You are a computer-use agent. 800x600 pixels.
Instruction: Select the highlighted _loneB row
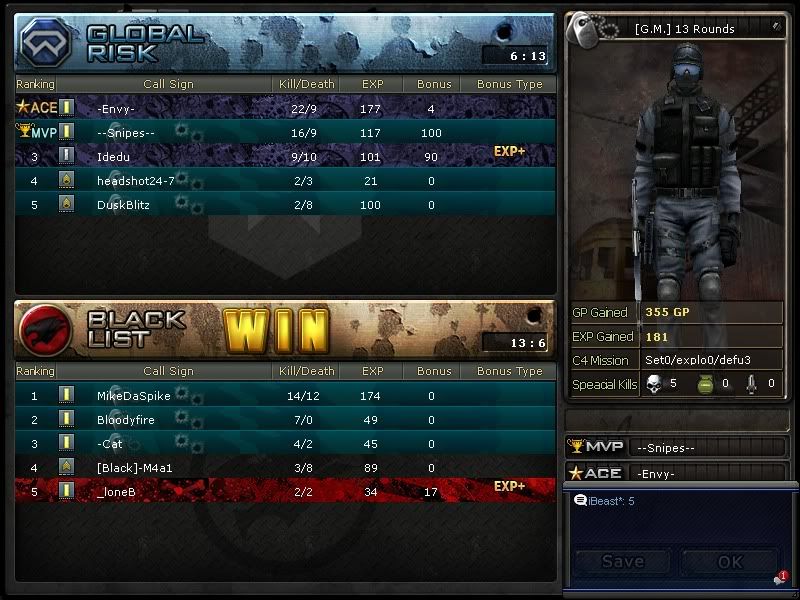(285, 491)
